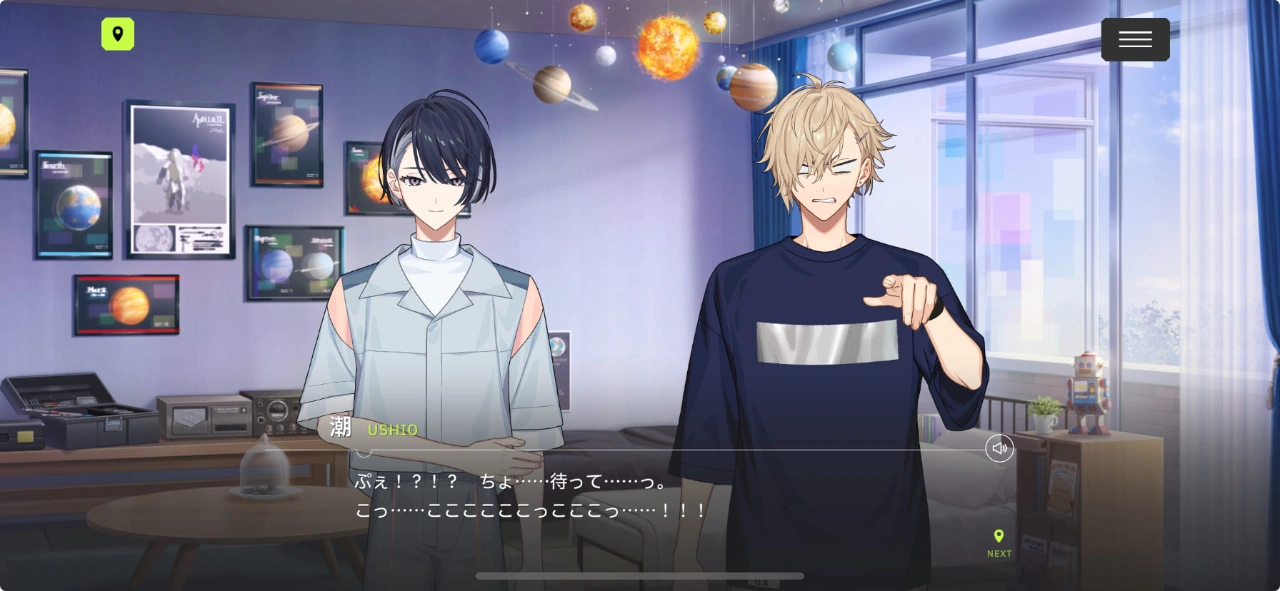Screen dimensions: 1280x591
Task: Tap the green map pin icon
Action: pos(118,34)
